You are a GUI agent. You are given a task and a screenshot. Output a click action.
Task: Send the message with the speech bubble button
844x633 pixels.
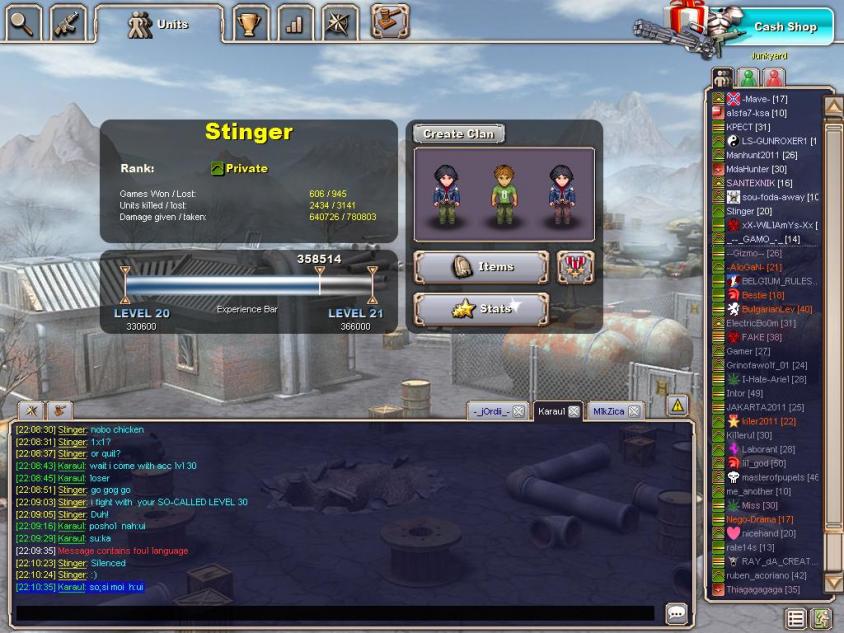click(x=676, y=613)
